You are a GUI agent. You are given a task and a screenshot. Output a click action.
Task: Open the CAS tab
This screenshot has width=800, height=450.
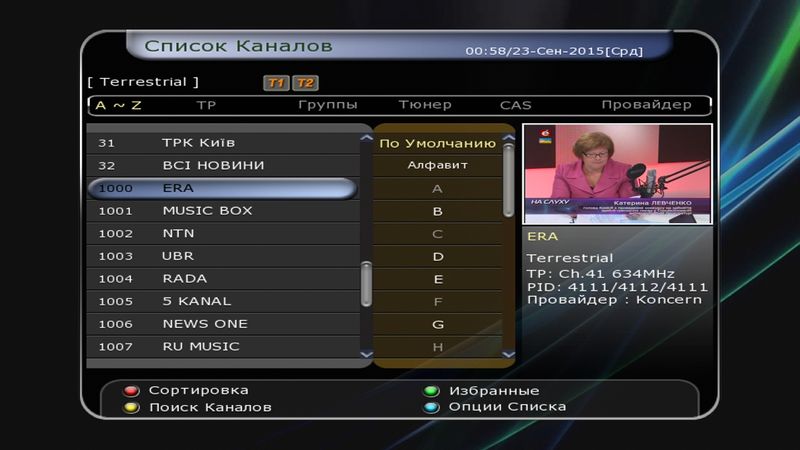click(x=516, y=105)
